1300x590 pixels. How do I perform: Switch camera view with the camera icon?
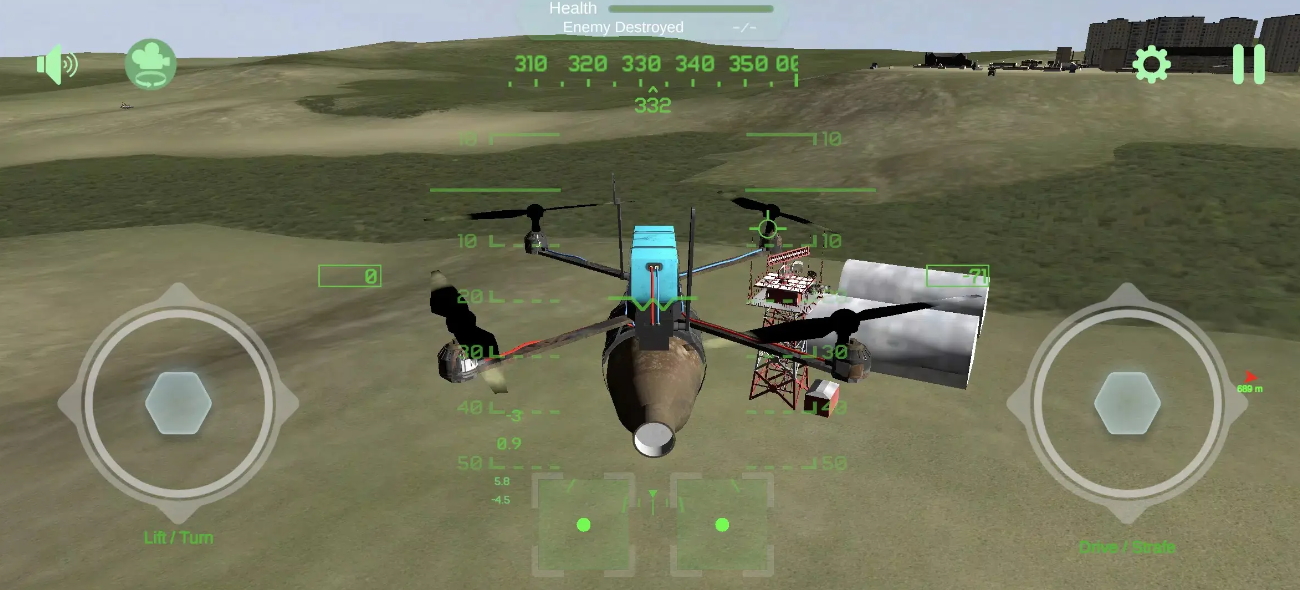(151, 64)
